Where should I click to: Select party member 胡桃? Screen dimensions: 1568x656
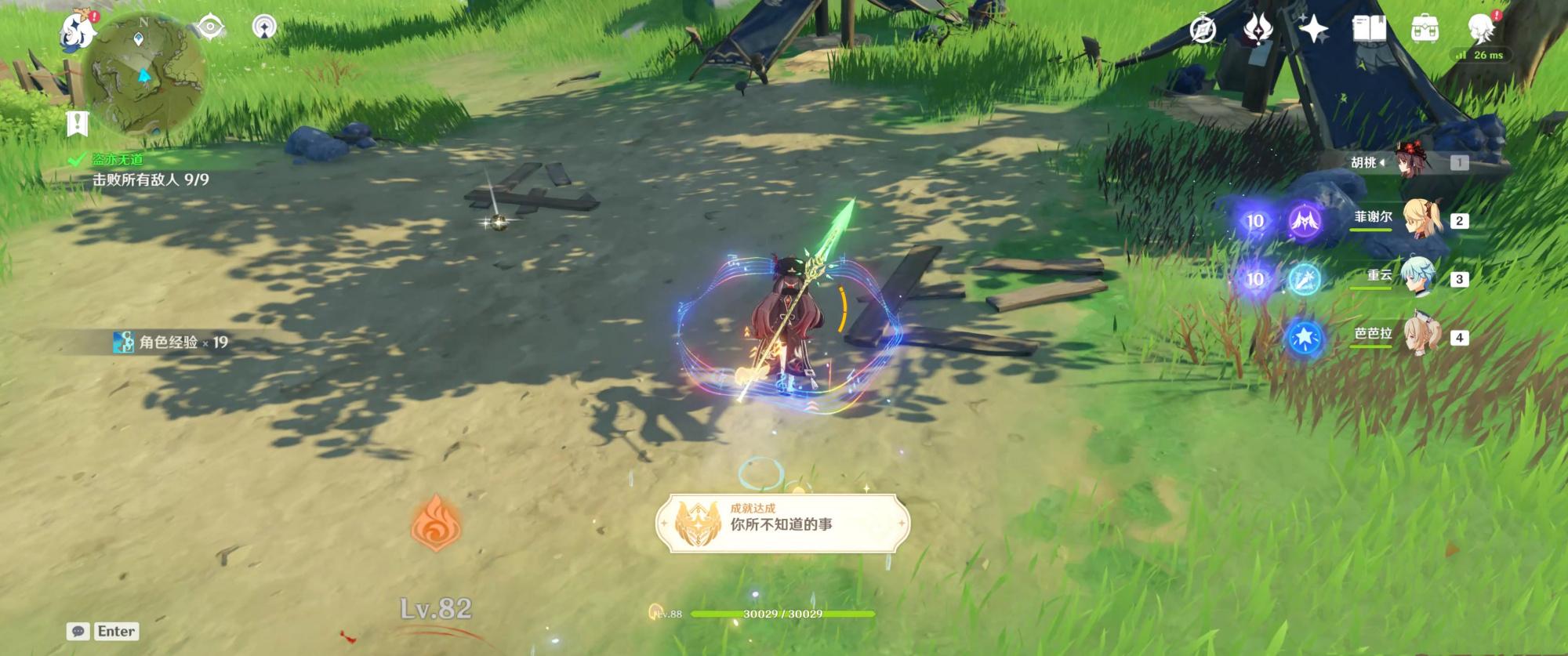pyautogui.click(x=1411, y=162)
